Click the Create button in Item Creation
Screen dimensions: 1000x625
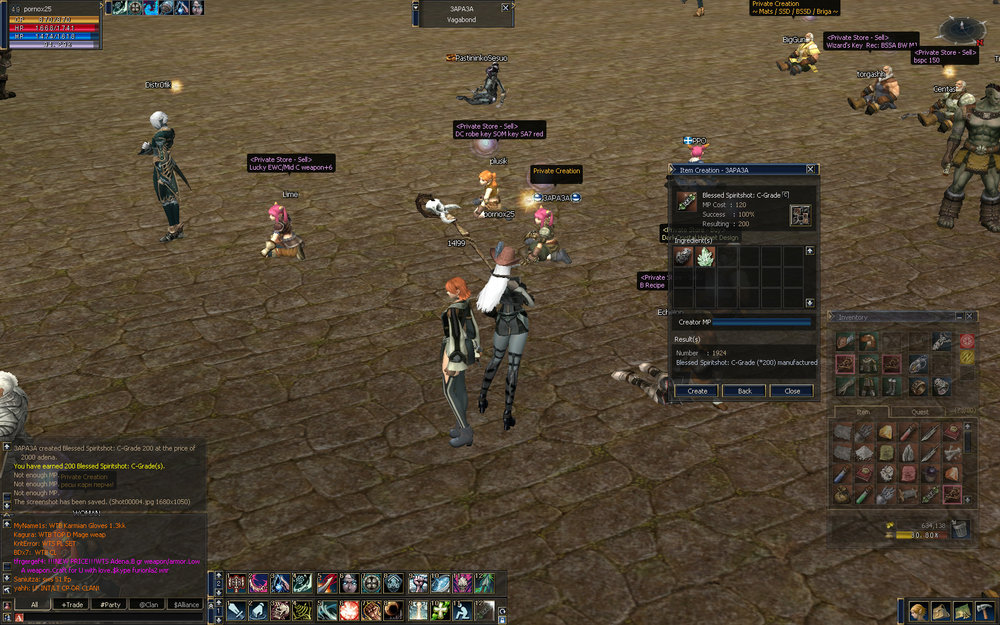pos(697,391)
